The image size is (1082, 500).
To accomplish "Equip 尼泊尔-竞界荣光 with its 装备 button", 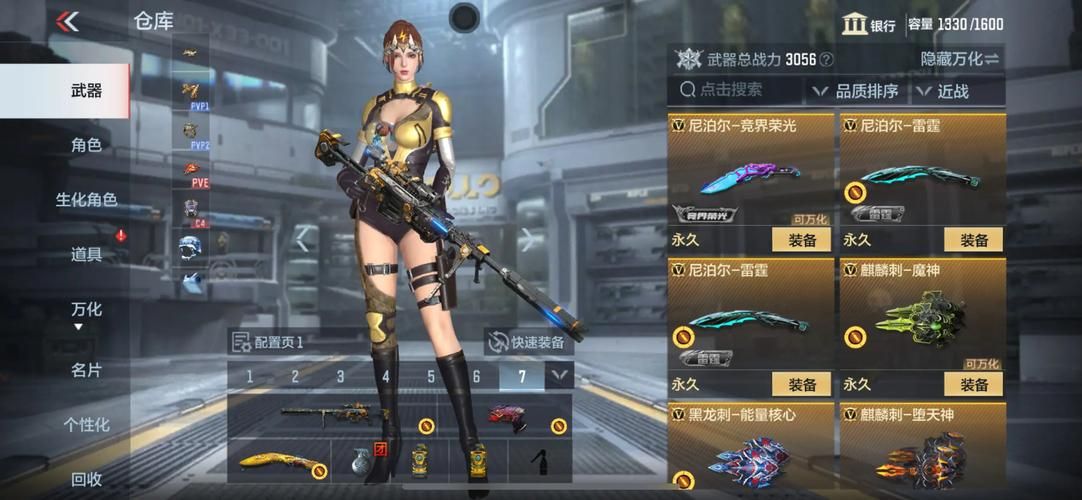I will (801, 240).
